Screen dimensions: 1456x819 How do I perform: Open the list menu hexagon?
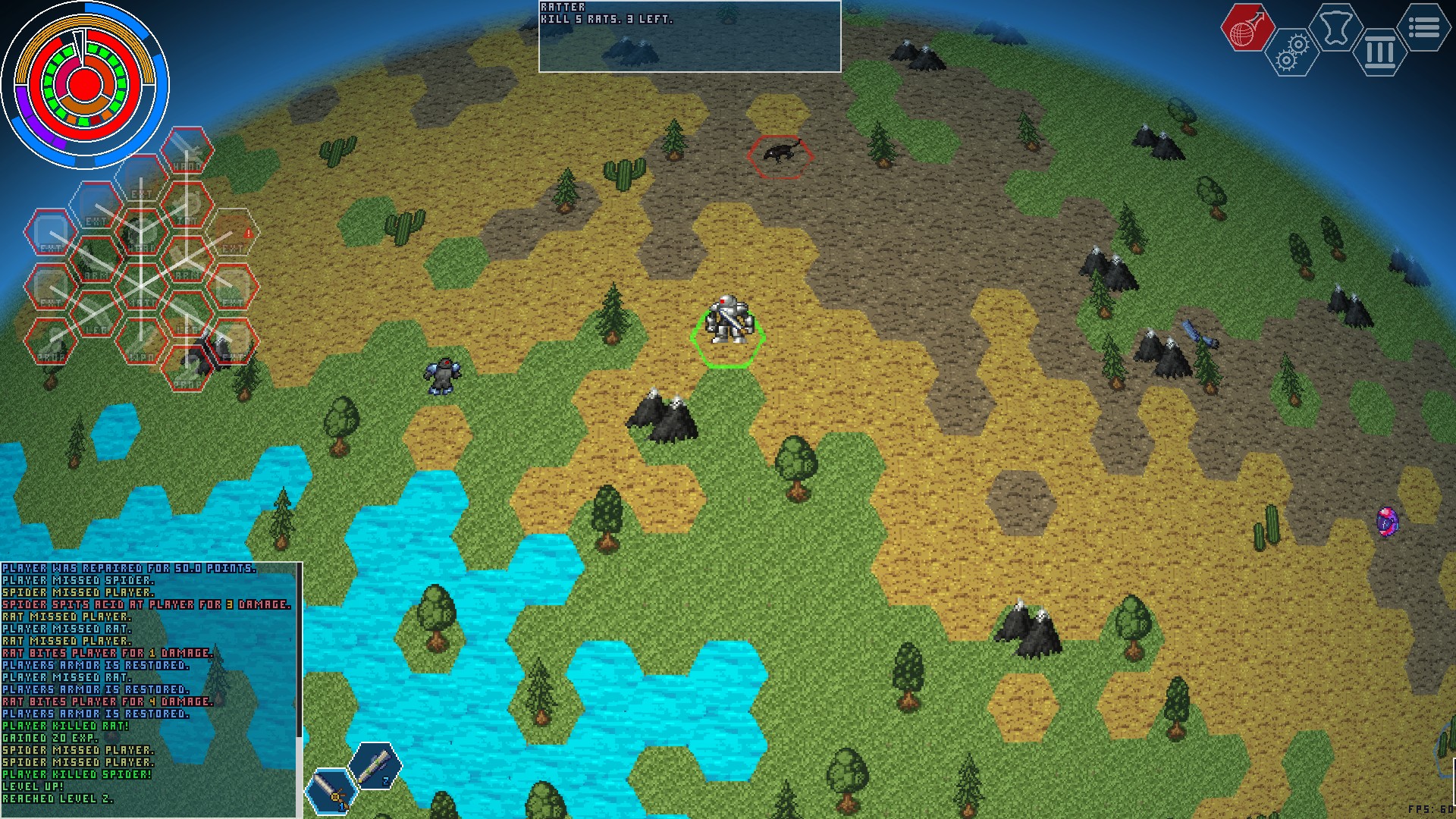1424,28
